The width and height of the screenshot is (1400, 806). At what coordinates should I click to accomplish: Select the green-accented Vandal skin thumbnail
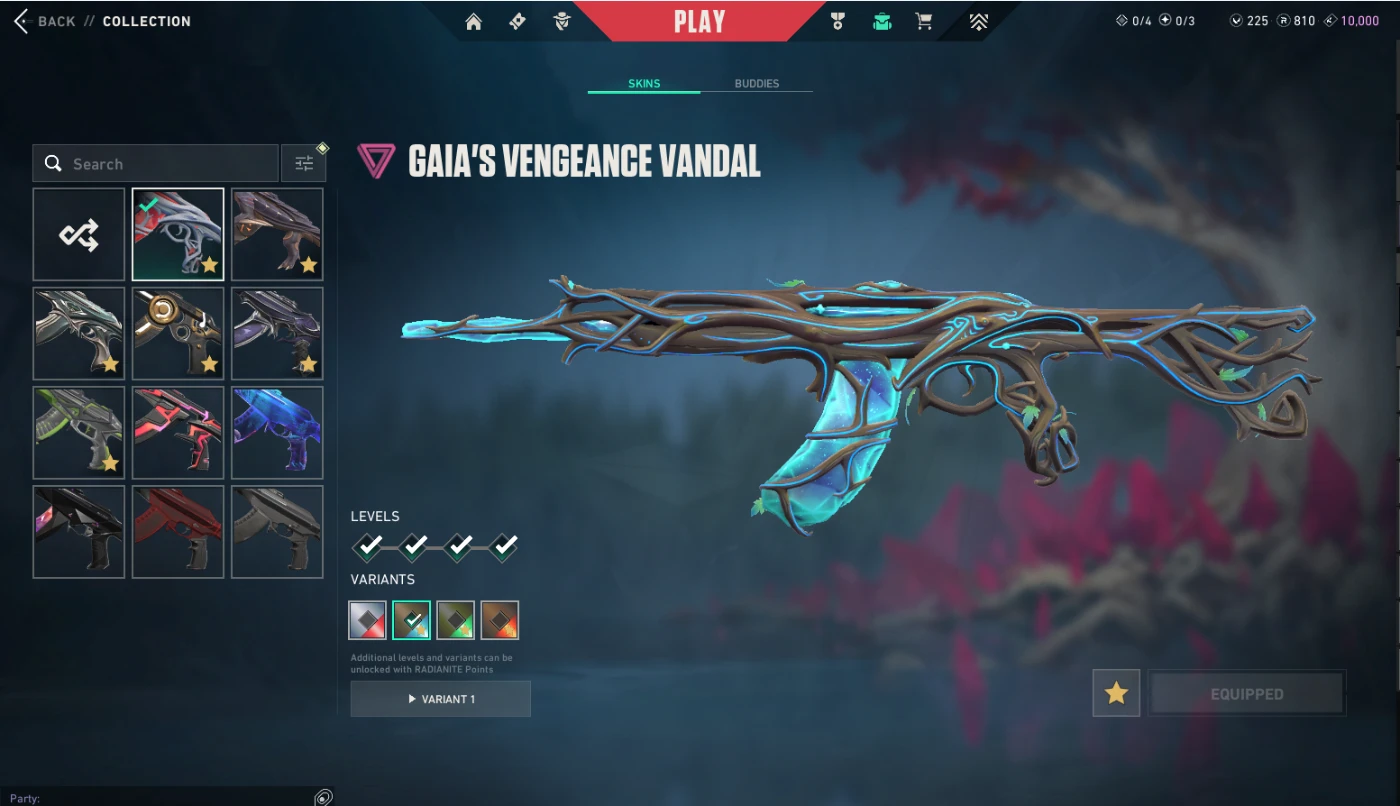(x=79, y=432)
